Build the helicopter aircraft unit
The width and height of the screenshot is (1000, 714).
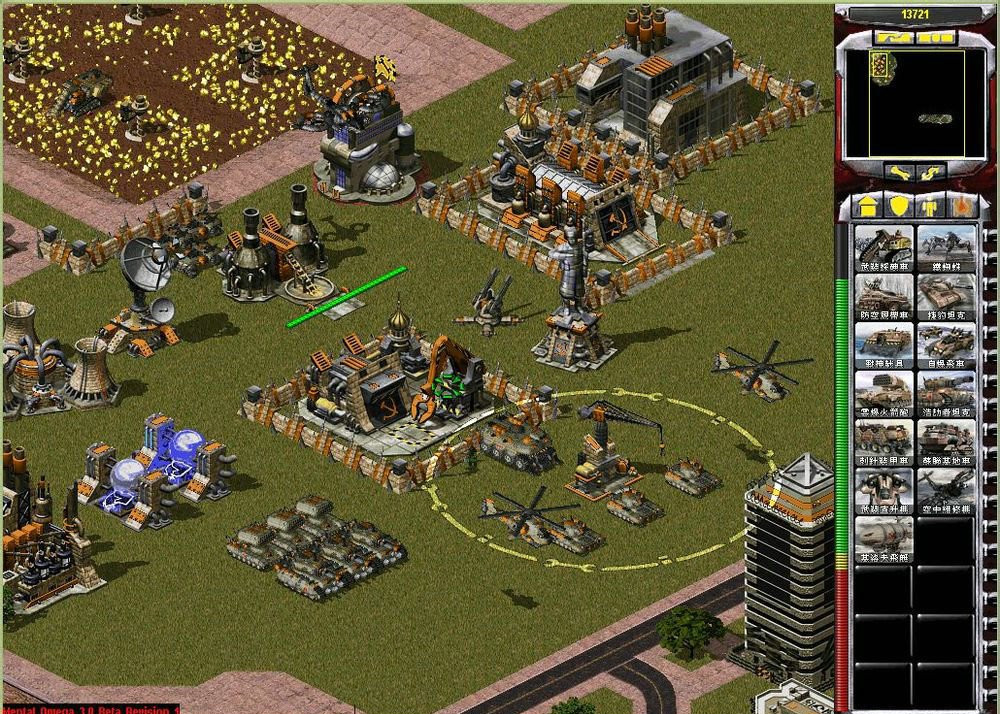(946, 492)
